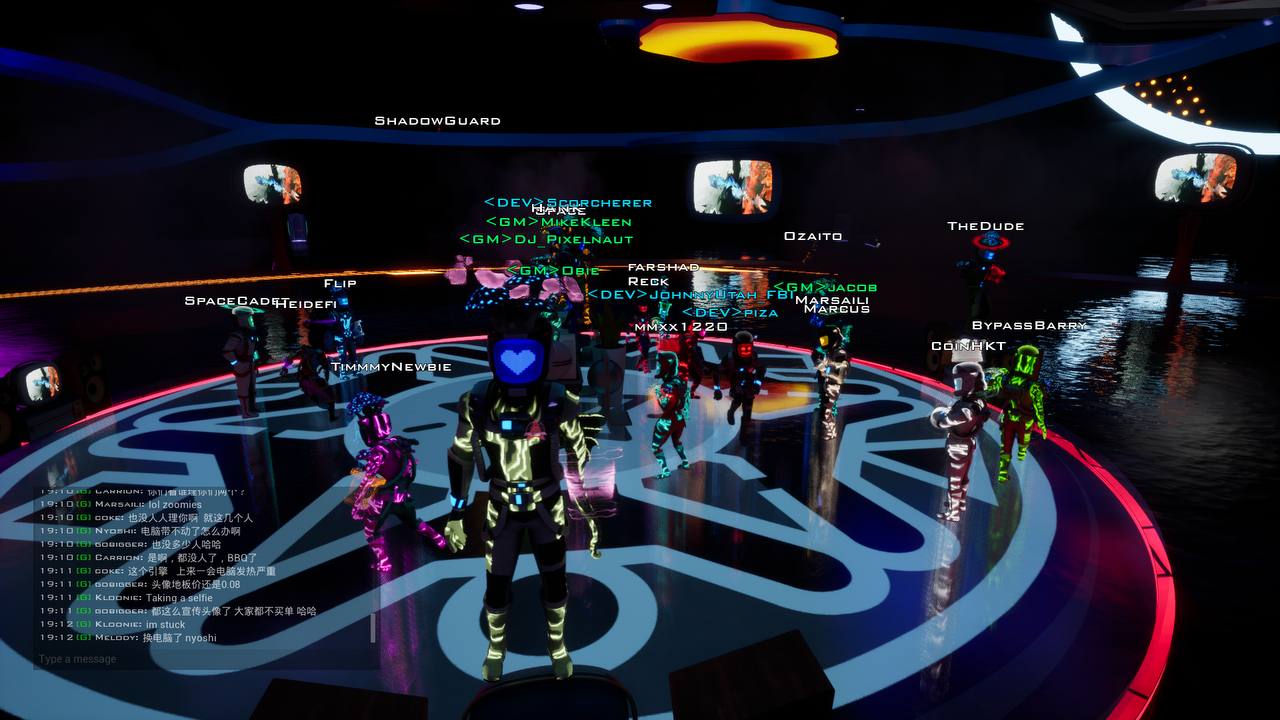Viewport: 1280px width, 720px height.
Task: Select the BypassBarry nametag
Action: (x=1029, y=324)
